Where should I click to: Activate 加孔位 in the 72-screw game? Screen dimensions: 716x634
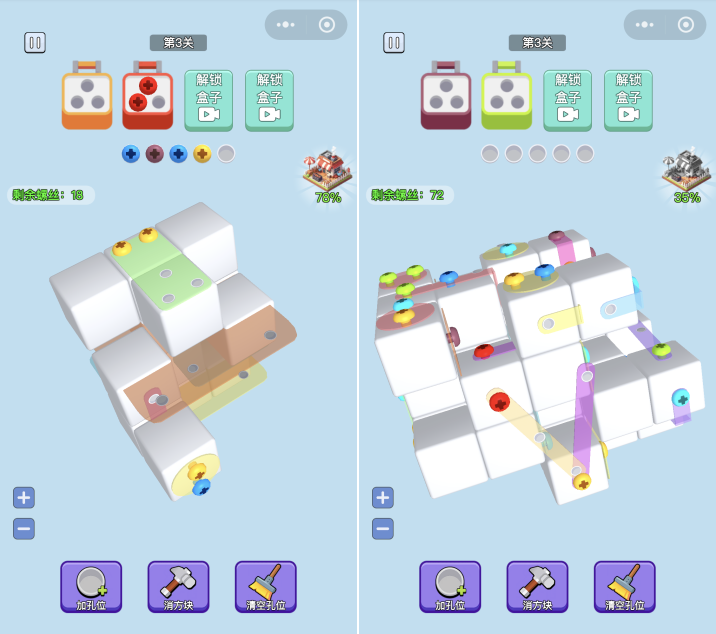point(450,587)
